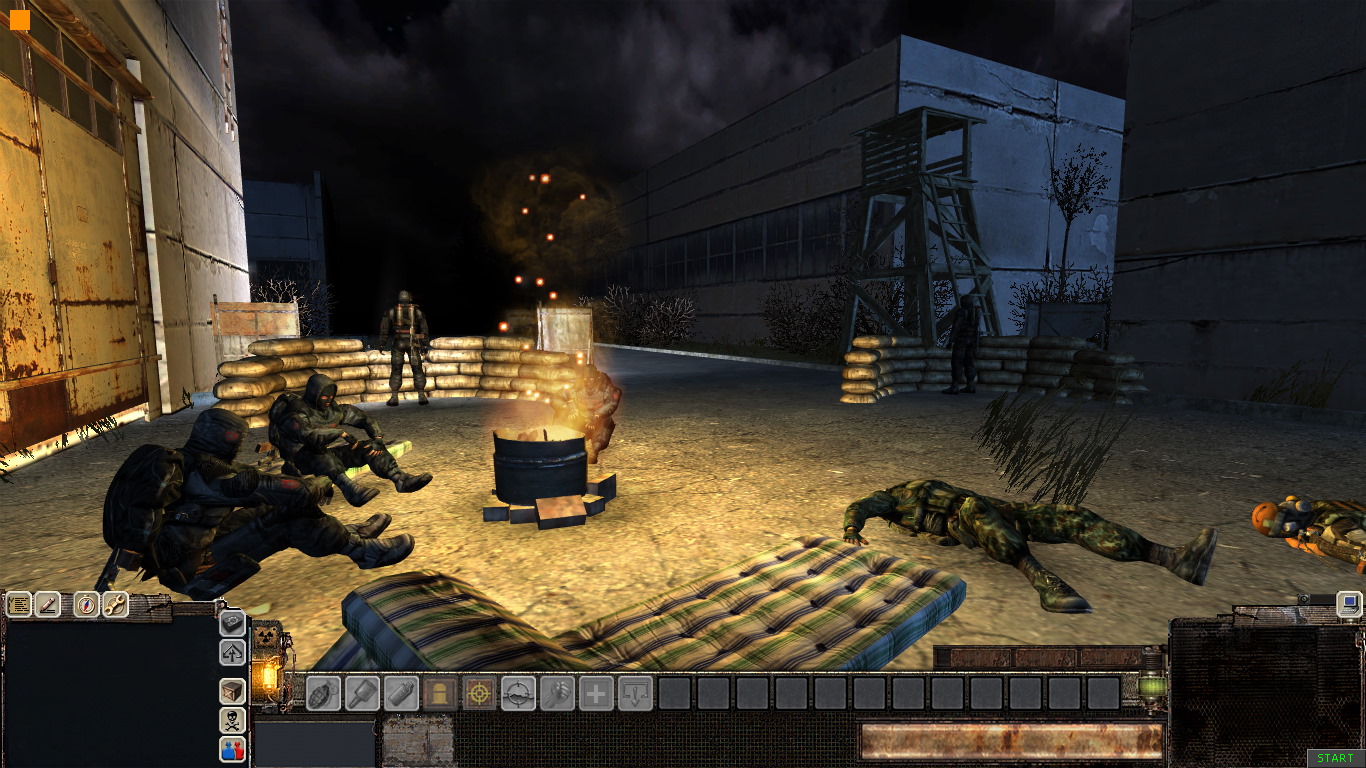This screenshot has width=1366, height=768.
Task: Toggle the yellow crosshair aim mode
Action: (479, 693)
